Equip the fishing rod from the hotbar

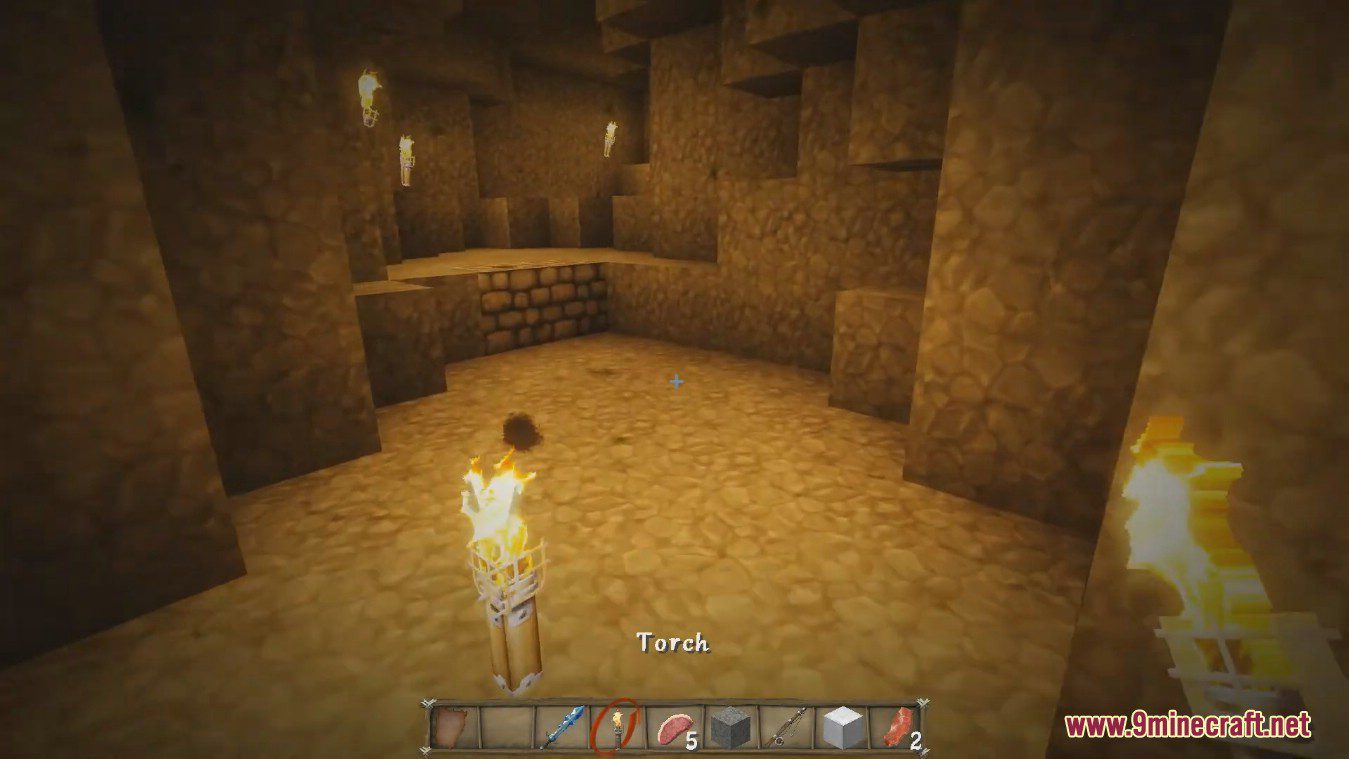[787, 727]
